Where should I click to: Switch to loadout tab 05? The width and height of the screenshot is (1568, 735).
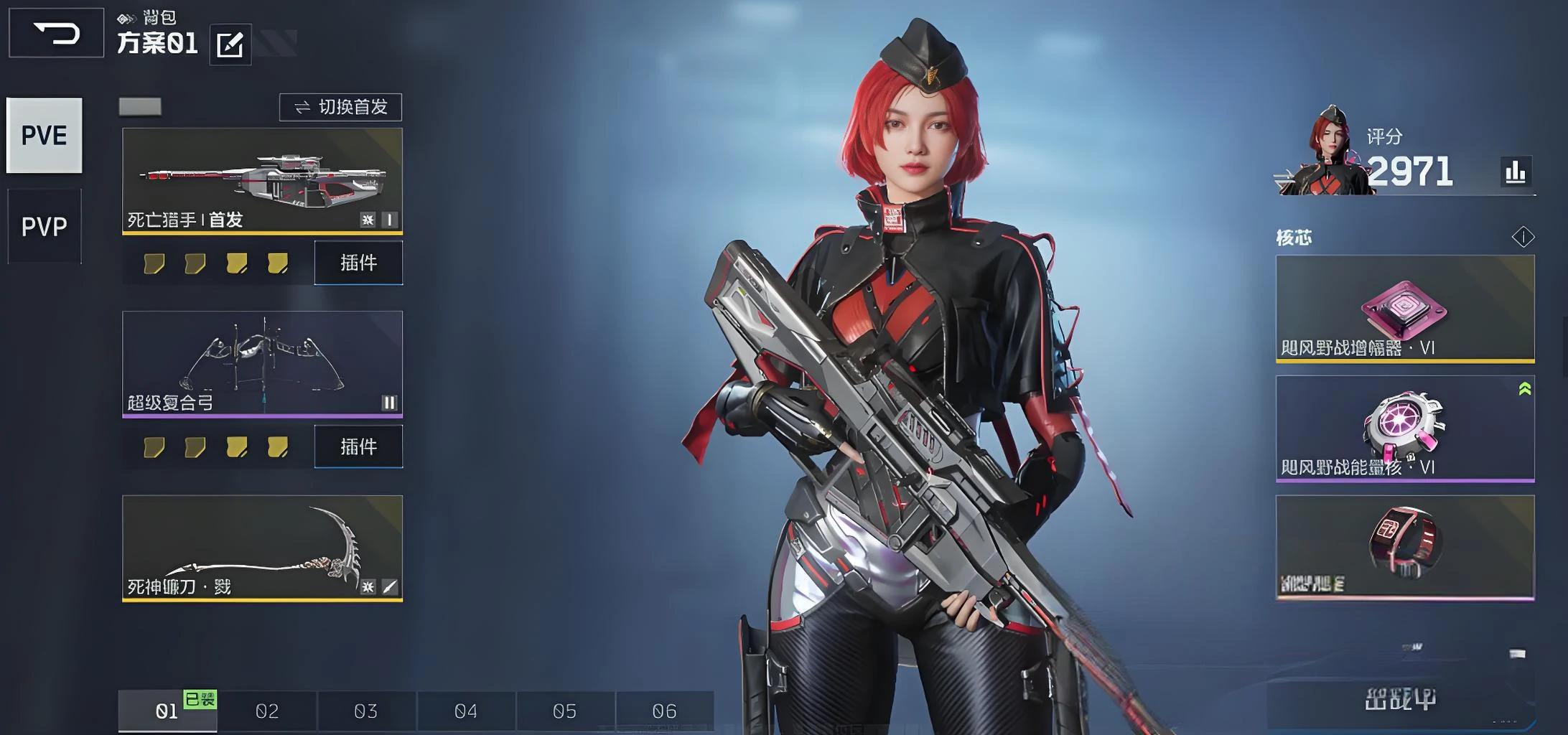click(x=565, y=711)
